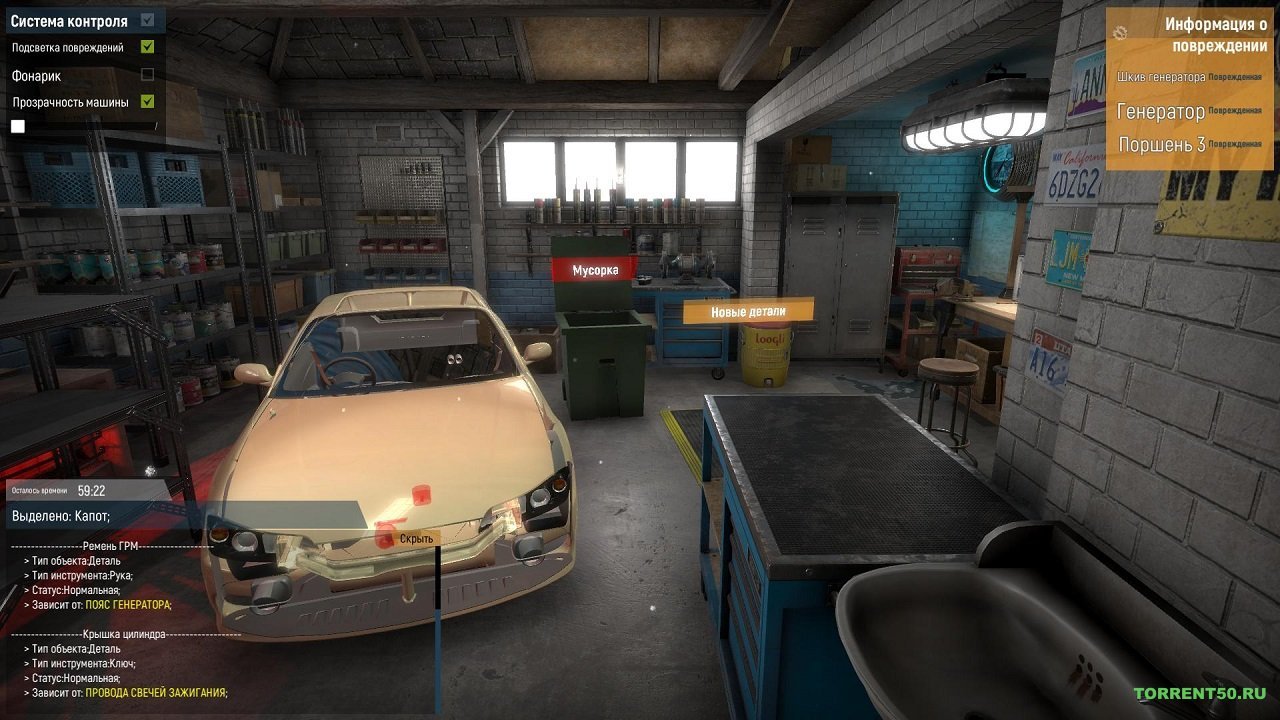Open the Новые детали parts box
1280x720 pixels.
click(748, 311)
